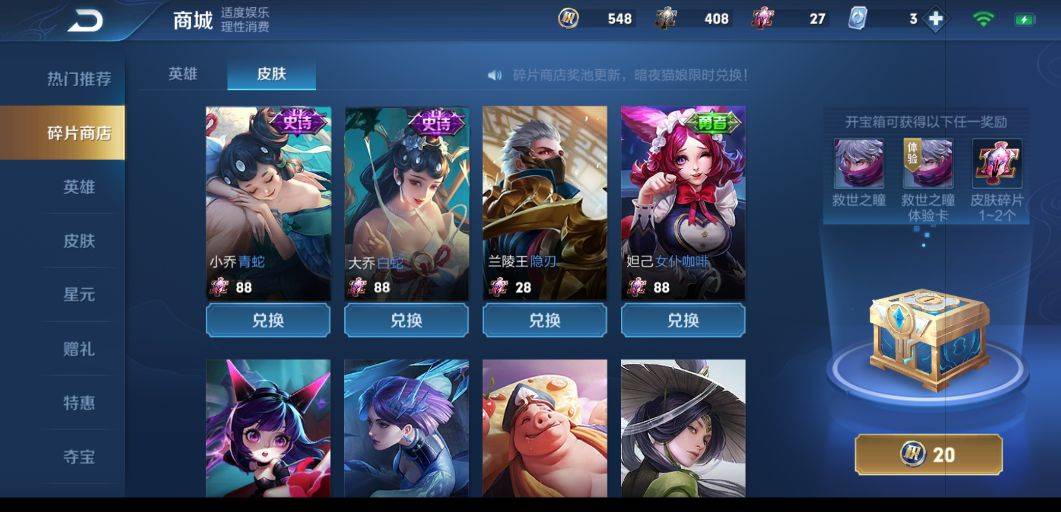
Task: Switch to the 皮肤 top tab
Action: [x=271, y=74]
